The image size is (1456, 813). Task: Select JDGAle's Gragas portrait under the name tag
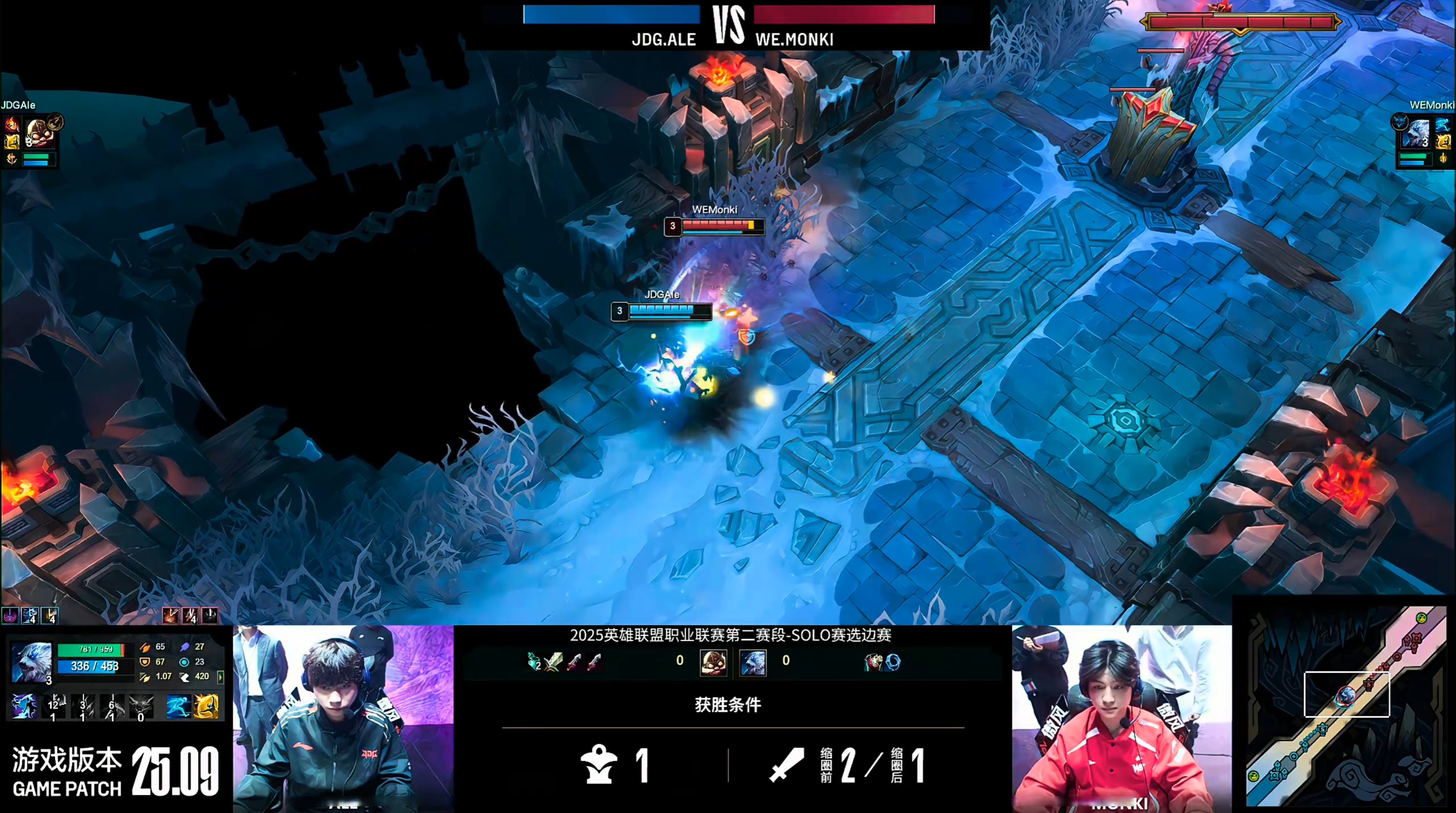coord(40,132)
